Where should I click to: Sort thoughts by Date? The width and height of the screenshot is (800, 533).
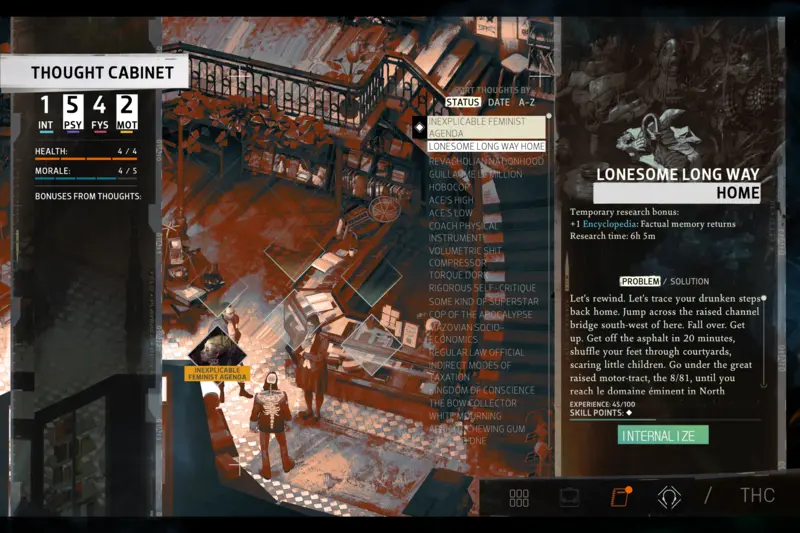(498, 102)
